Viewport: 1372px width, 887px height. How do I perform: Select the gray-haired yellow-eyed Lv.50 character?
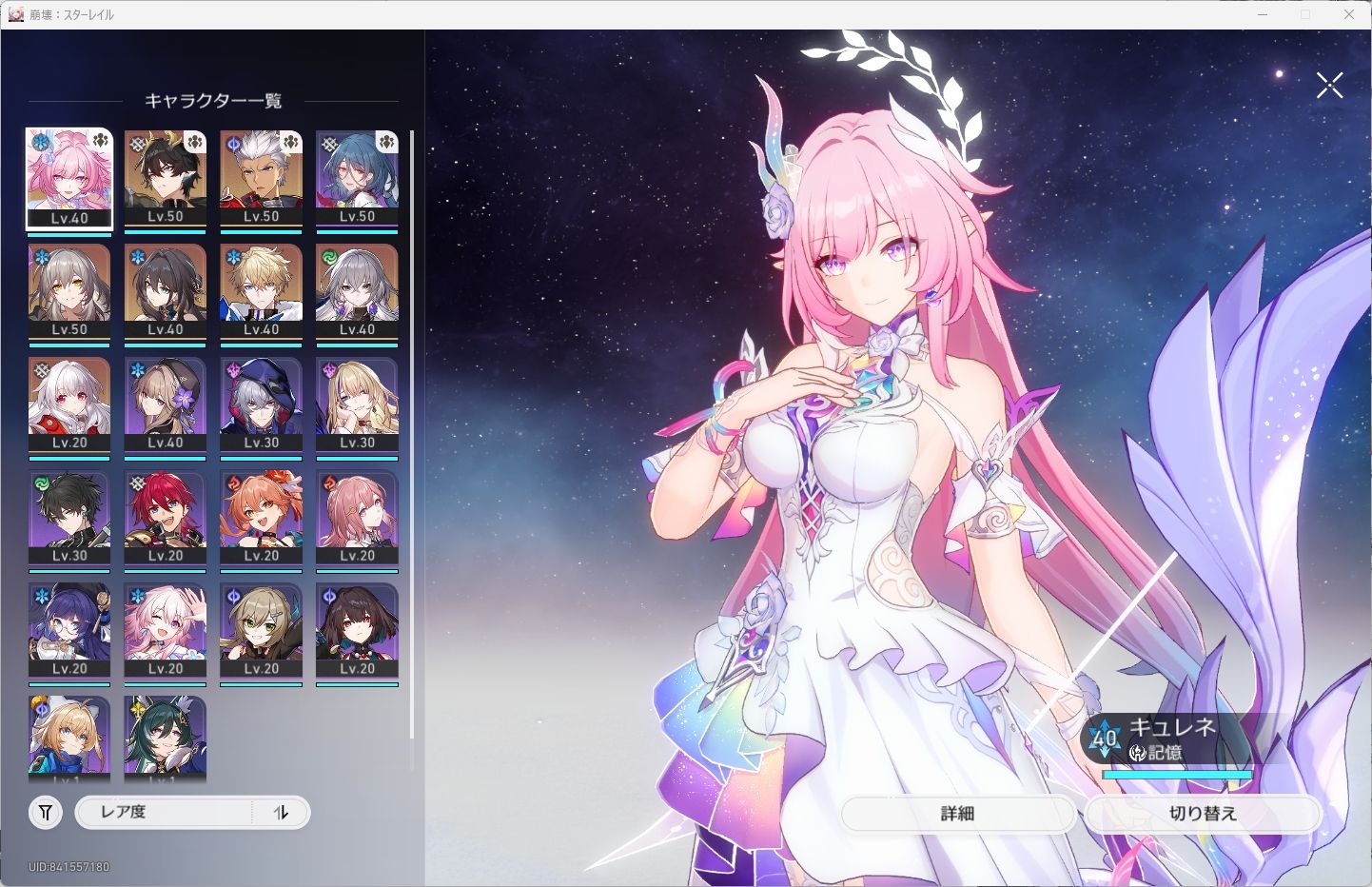click(x=69, y=292)
